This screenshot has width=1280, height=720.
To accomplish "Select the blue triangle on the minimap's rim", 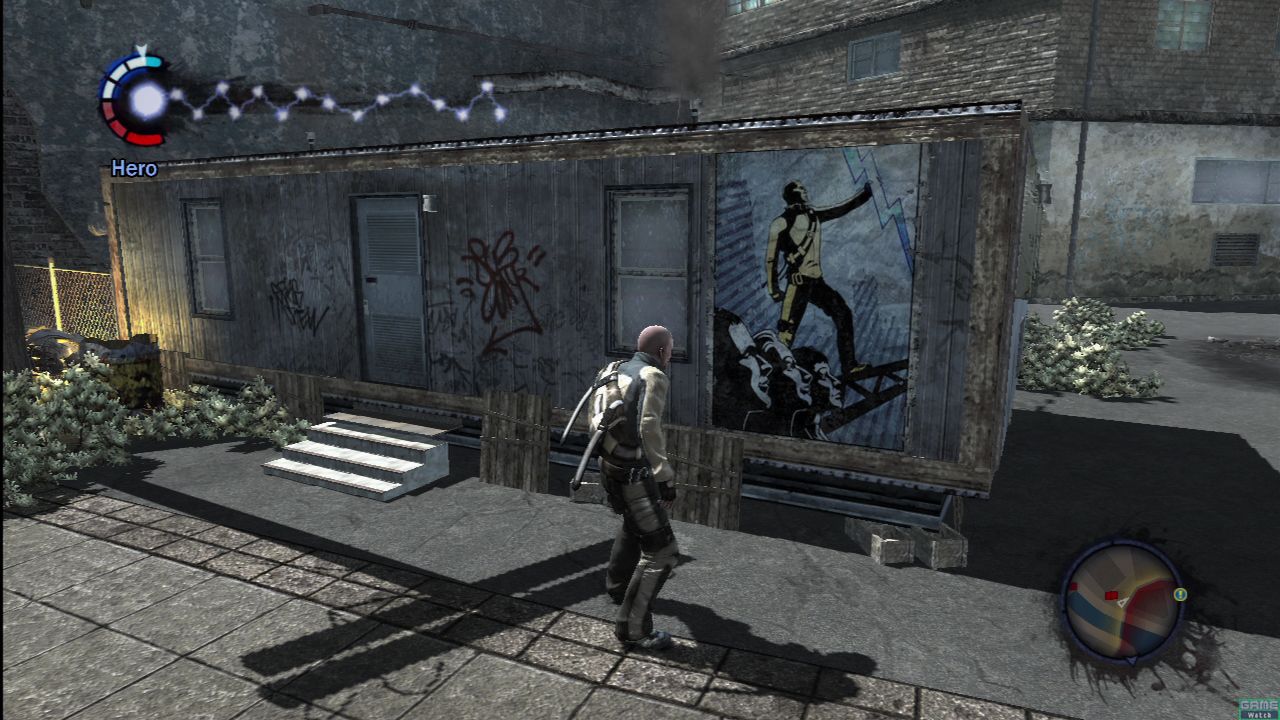I will 1131,661.
